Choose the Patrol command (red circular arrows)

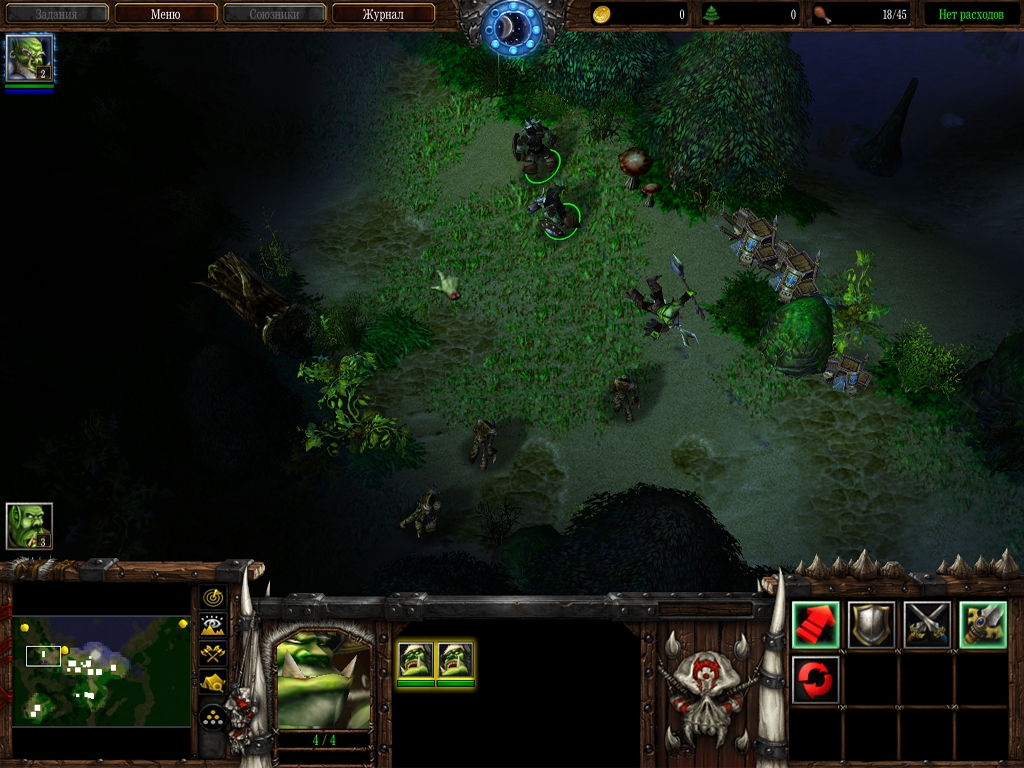(x=815, y=680)
